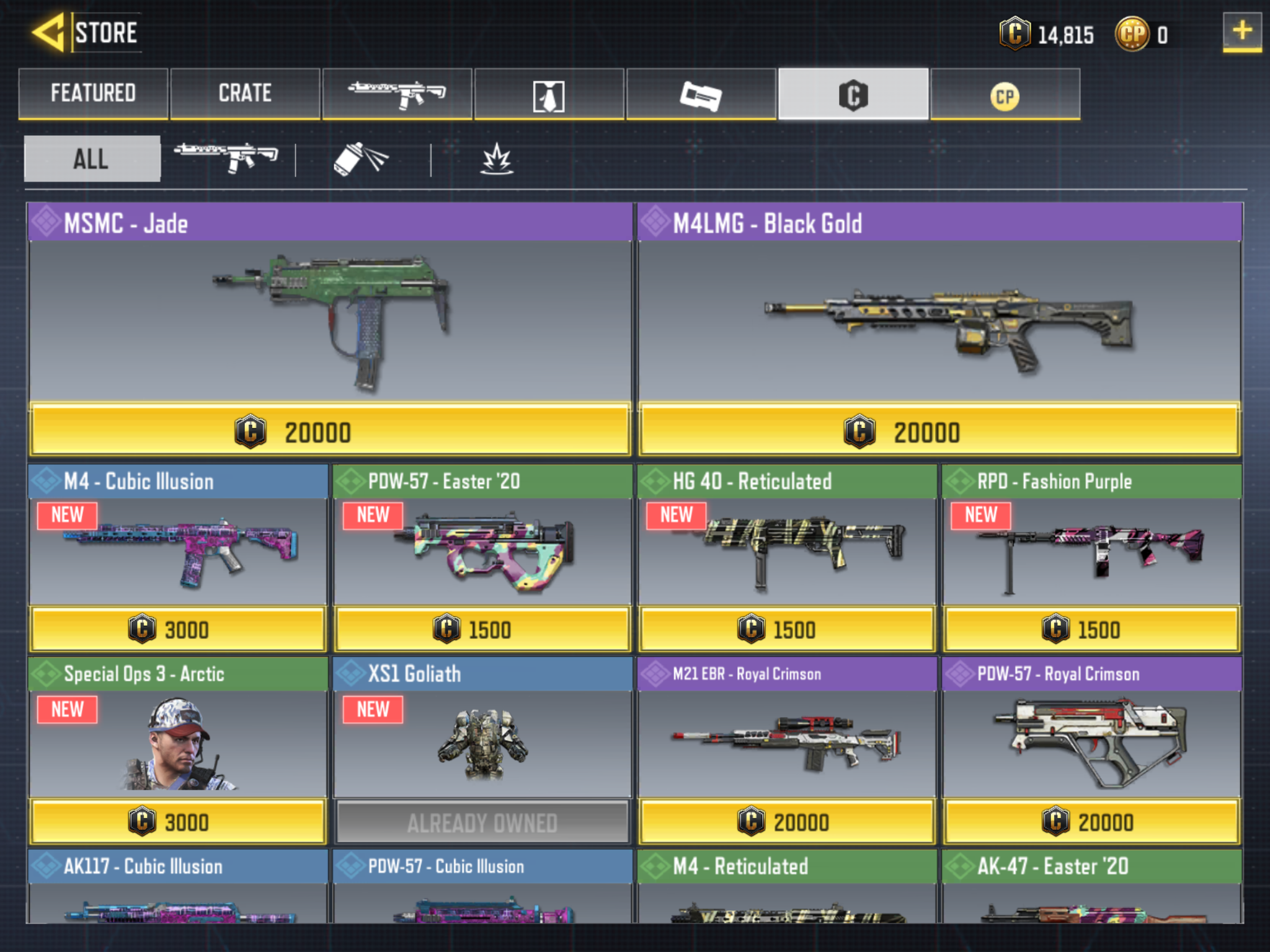Buy MSMC - Jade for 20000 credits
The height and width of the screenshot is (952, 1270).
tap(330, 431)
